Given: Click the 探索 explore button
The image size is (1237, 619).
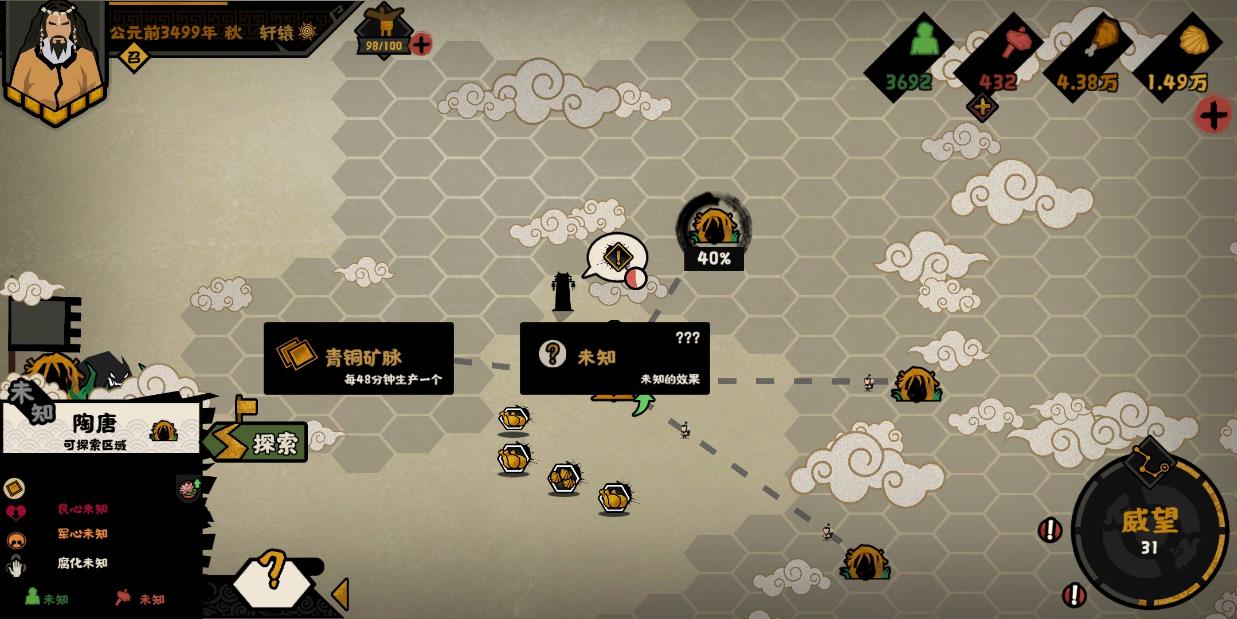Looking at the screenshot, I should point(258,442).
